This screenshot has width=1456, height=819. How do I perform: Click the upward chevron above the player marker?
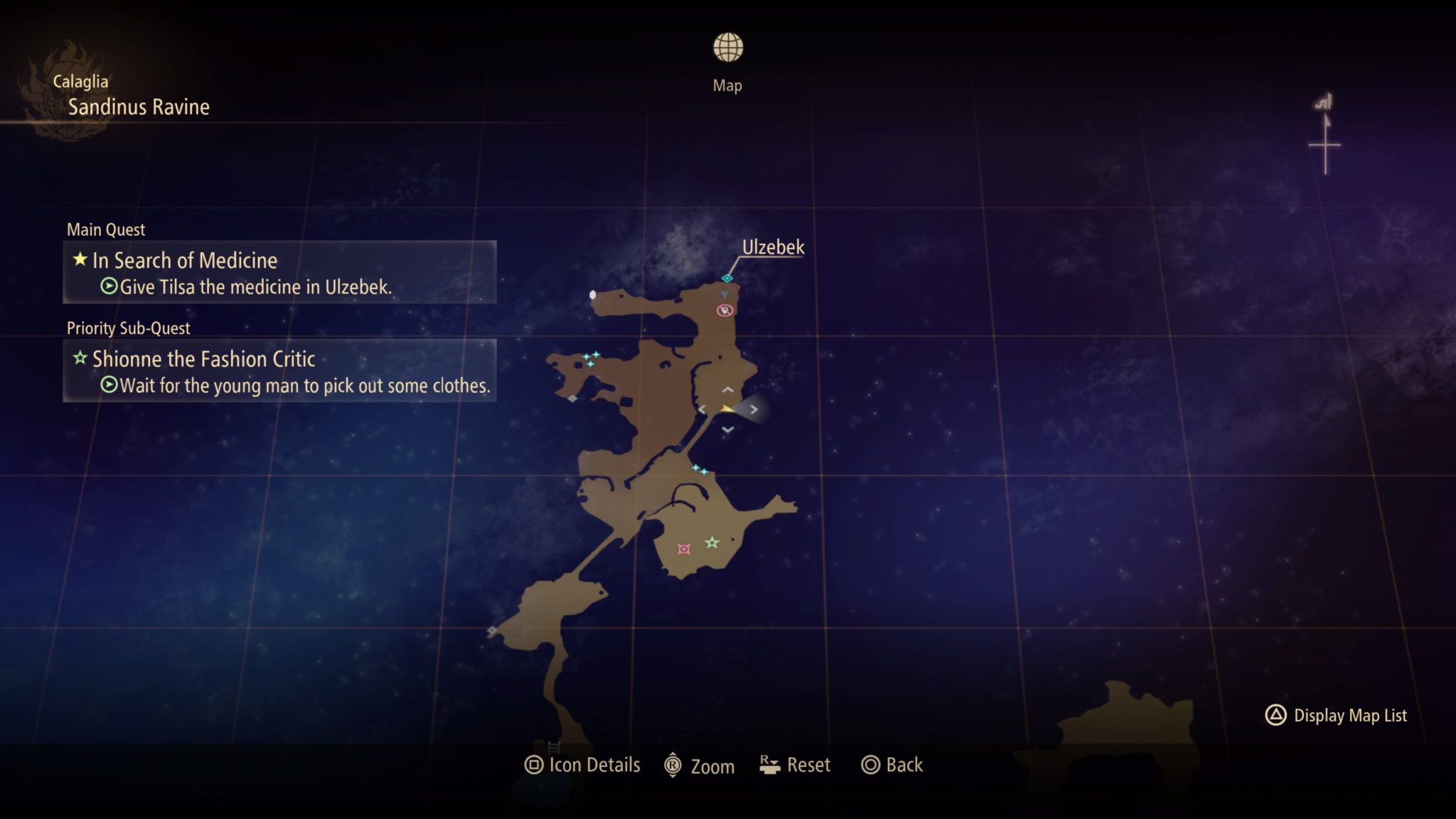click(727, 389)
